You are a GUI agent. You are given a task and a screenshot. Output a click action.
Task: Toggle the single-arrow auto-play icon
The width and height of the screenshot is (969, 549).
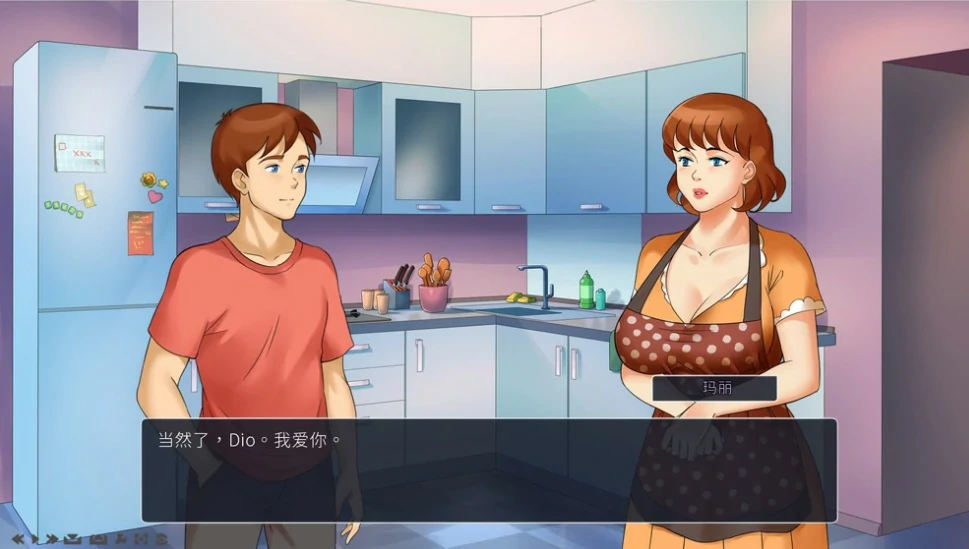(x=35, y=539)
